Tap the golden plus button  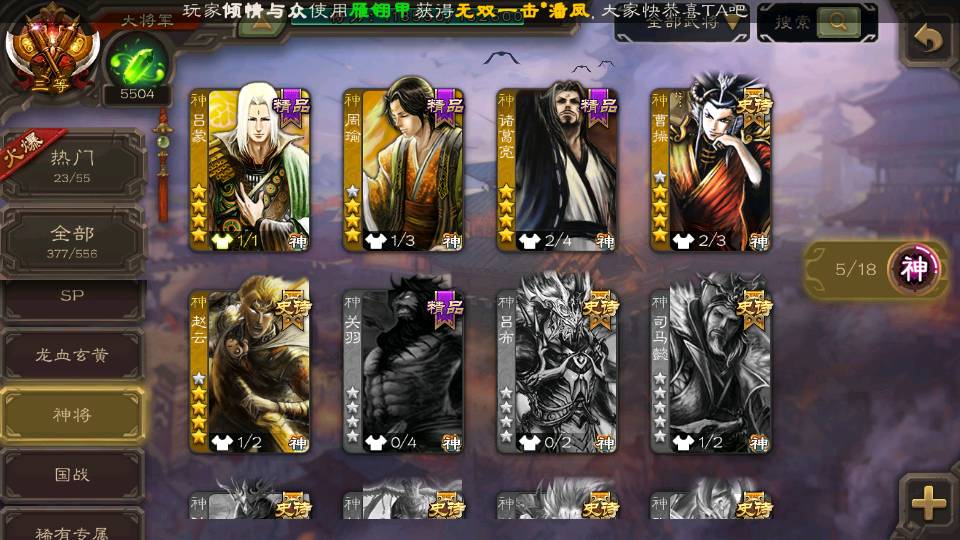click(929, 503)
